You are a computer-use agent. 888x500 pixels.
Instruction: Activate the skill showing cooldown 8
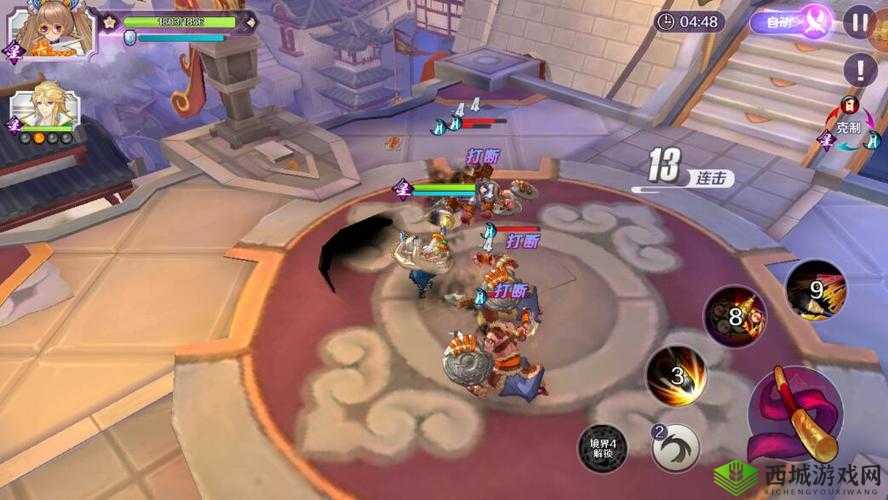[x=735, y=318]
